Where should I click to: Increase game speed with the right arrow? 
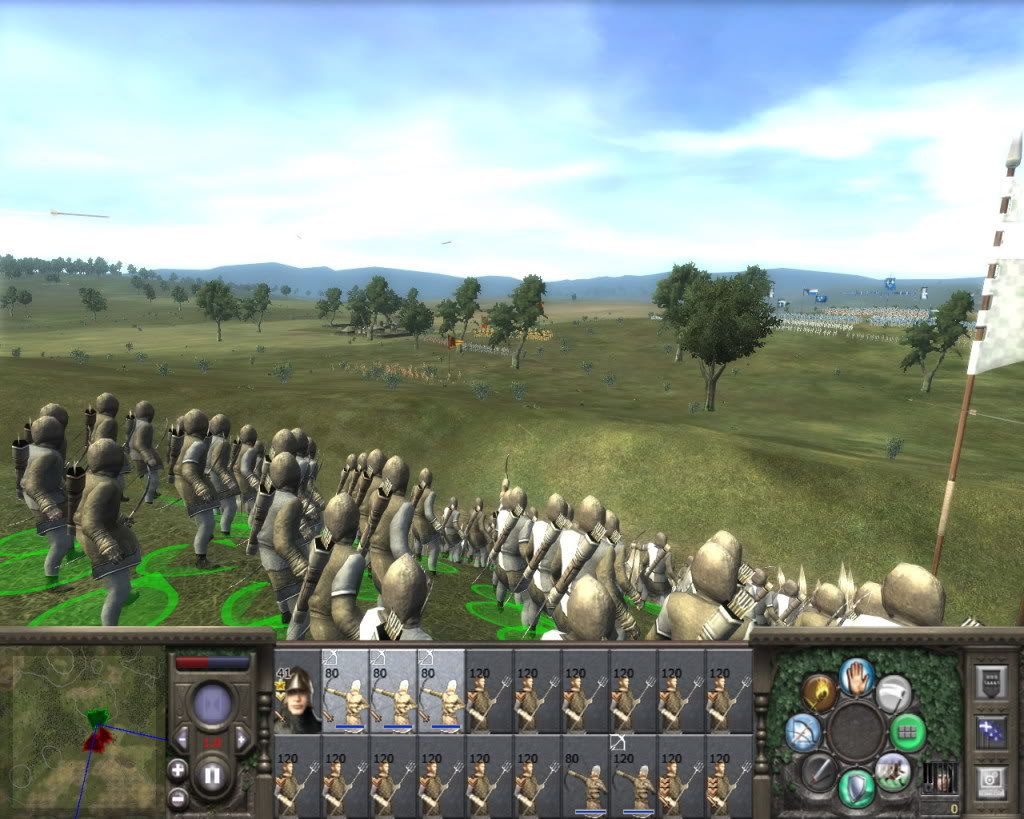point(241,739)
